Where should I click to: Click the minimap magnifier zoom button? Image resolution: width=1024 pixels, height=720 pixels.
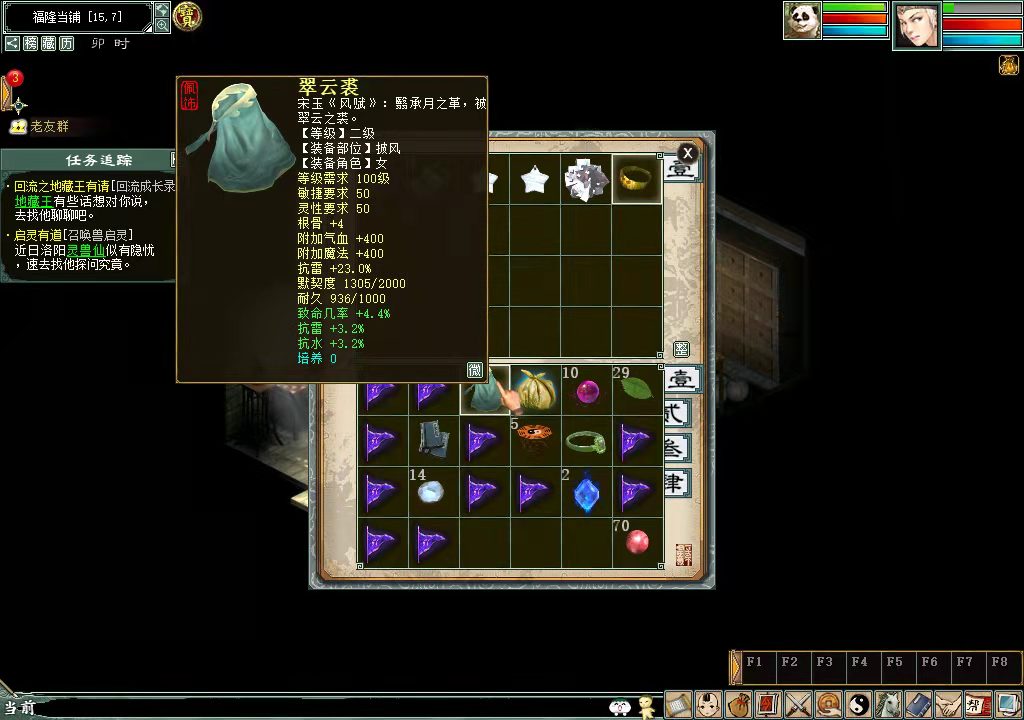pyautogui.click(x=162, y=26)
